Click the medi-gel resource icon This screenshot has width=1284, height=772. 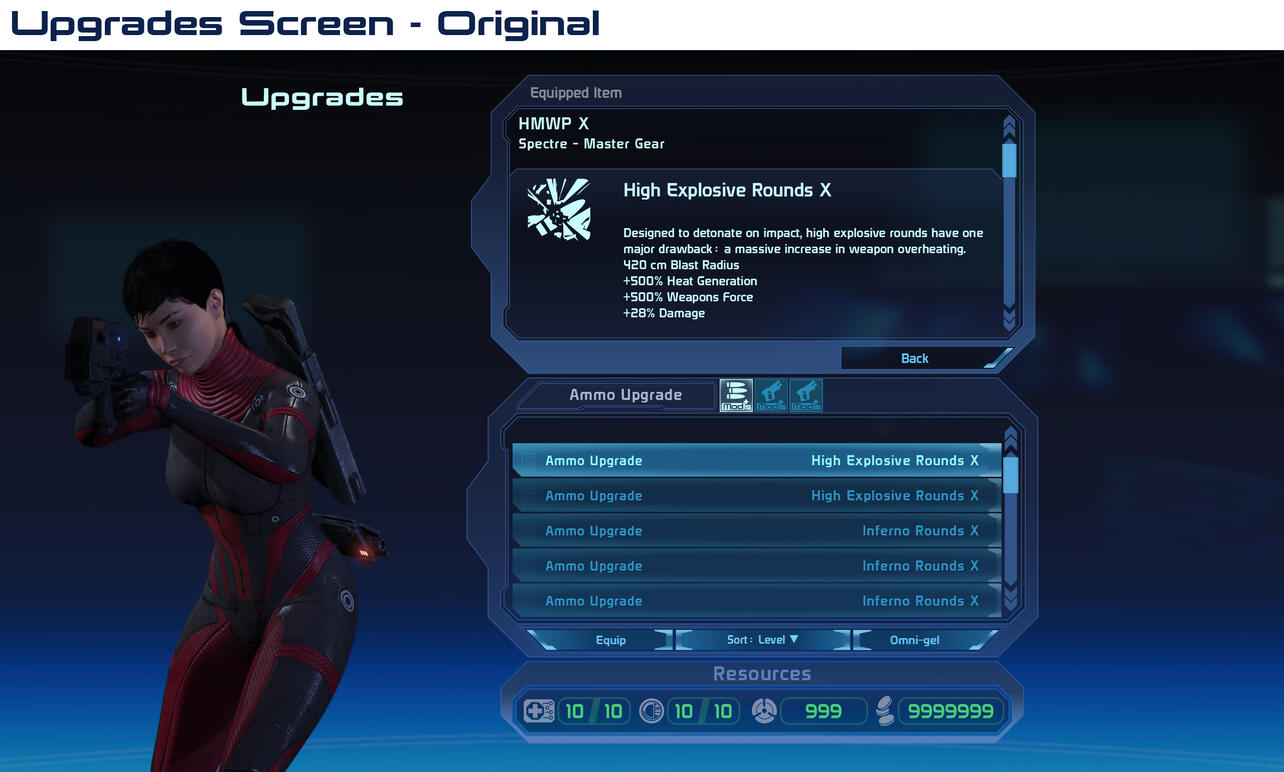[539, 710]
